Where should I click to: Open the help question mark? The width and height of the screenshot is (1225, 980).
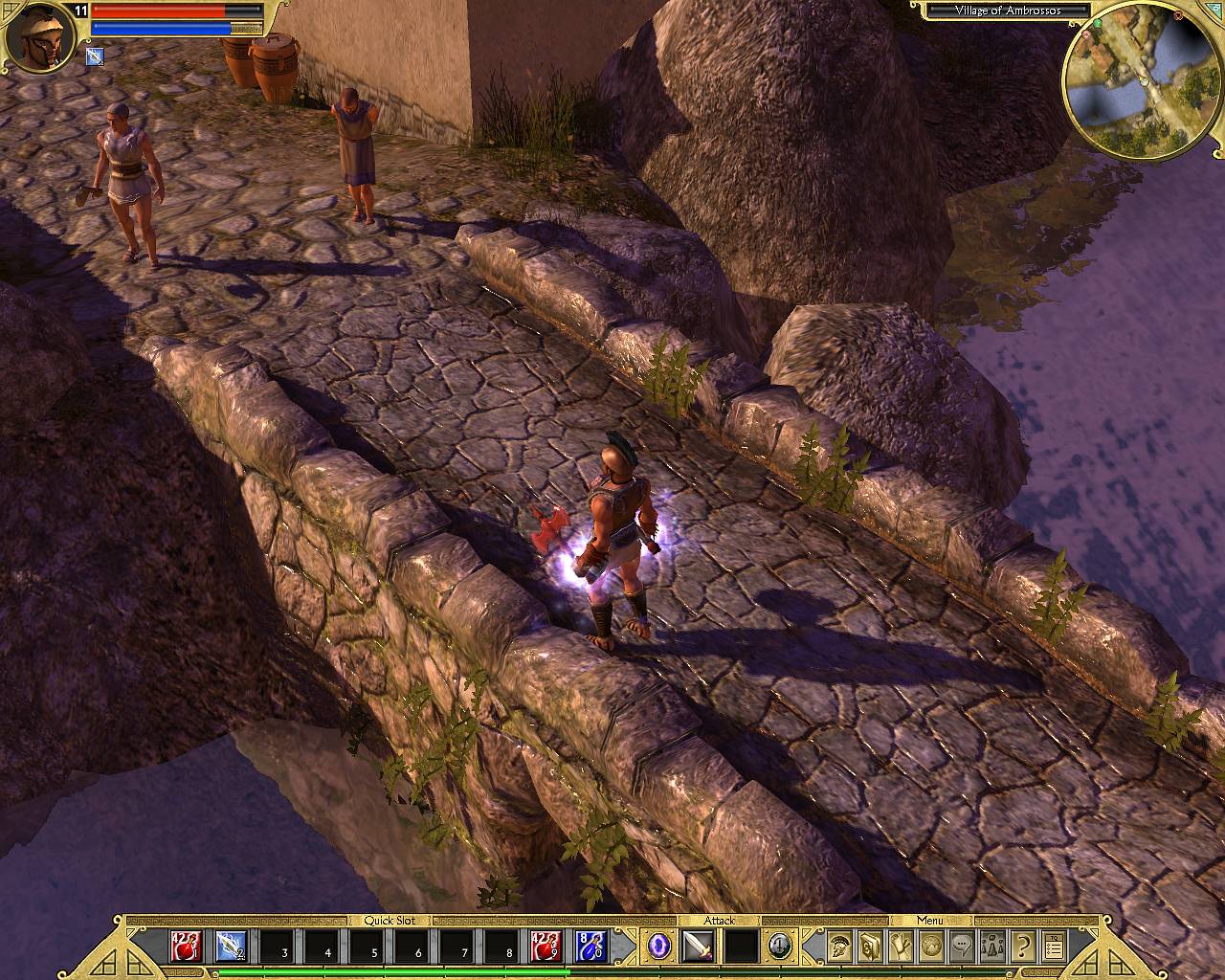pos(1023,947)
